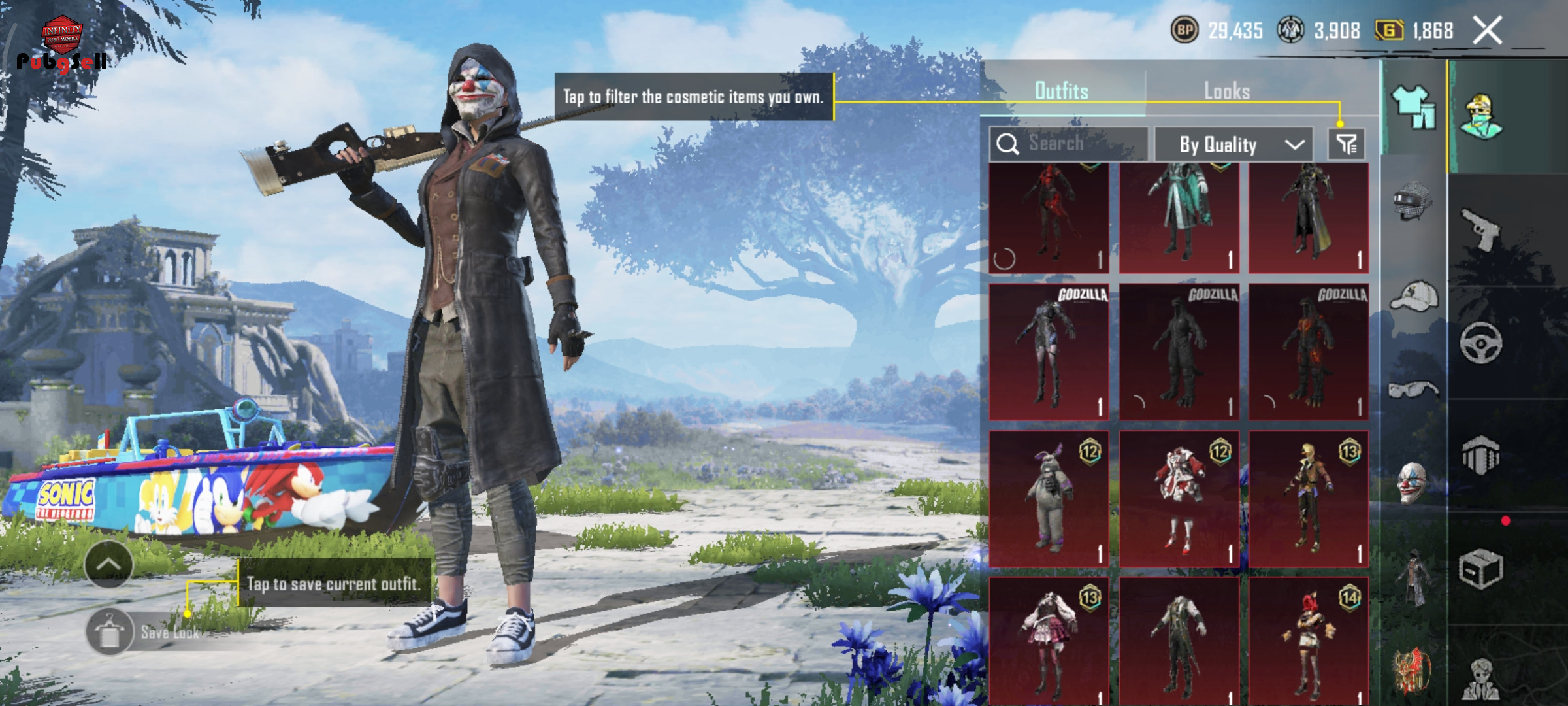Select the grey bunny outfit thumbnail
The image size is (1568, 706).
(x=1049, y=499)
